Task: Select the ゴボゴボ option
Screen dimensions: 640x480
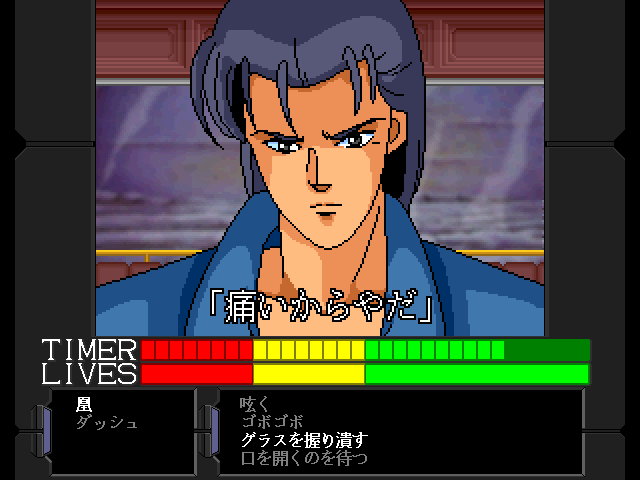Action: coord(272,423)
